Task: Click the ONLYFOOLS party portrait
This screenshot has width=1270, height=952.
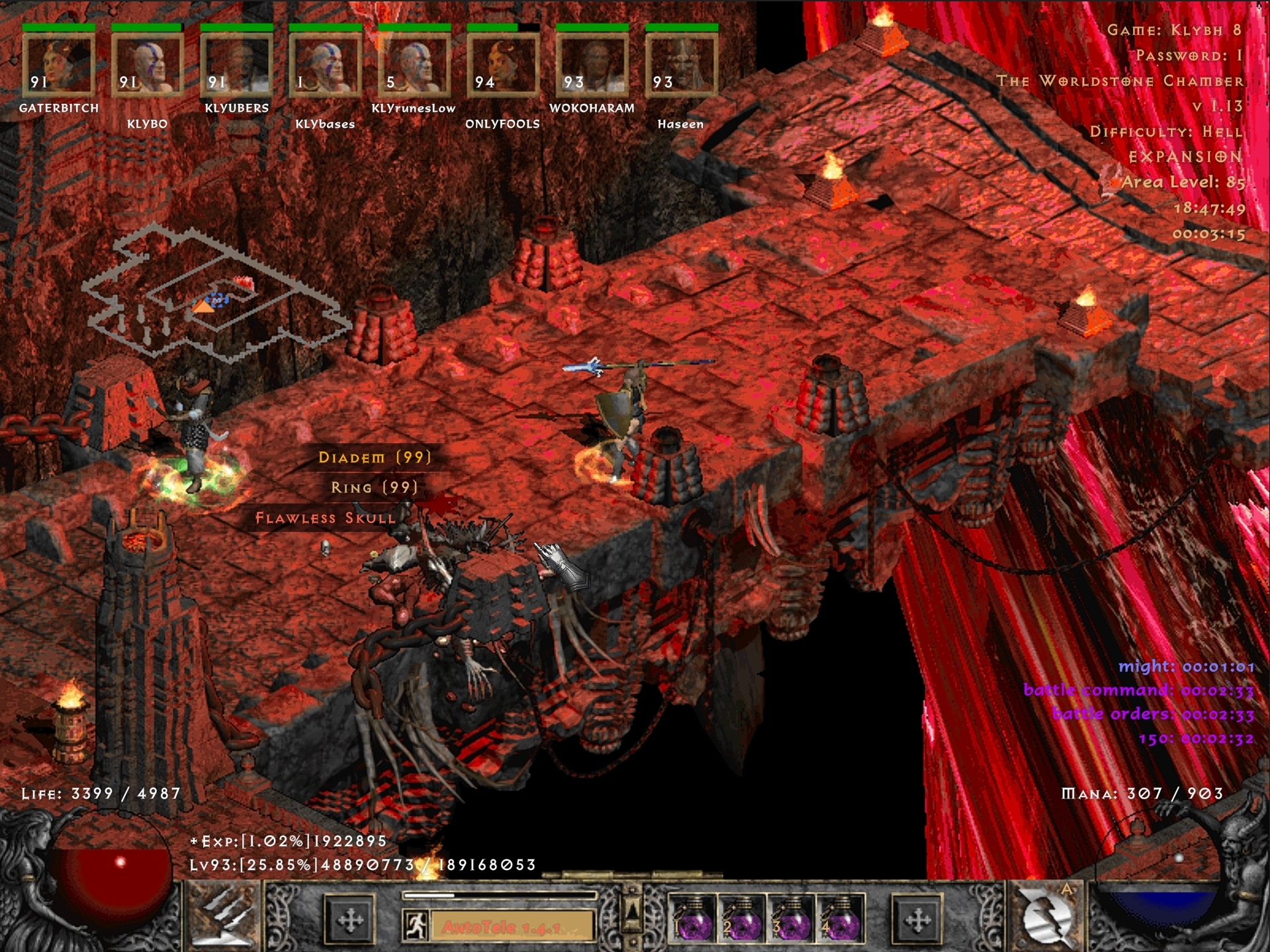Action: [x=503, y=65]
